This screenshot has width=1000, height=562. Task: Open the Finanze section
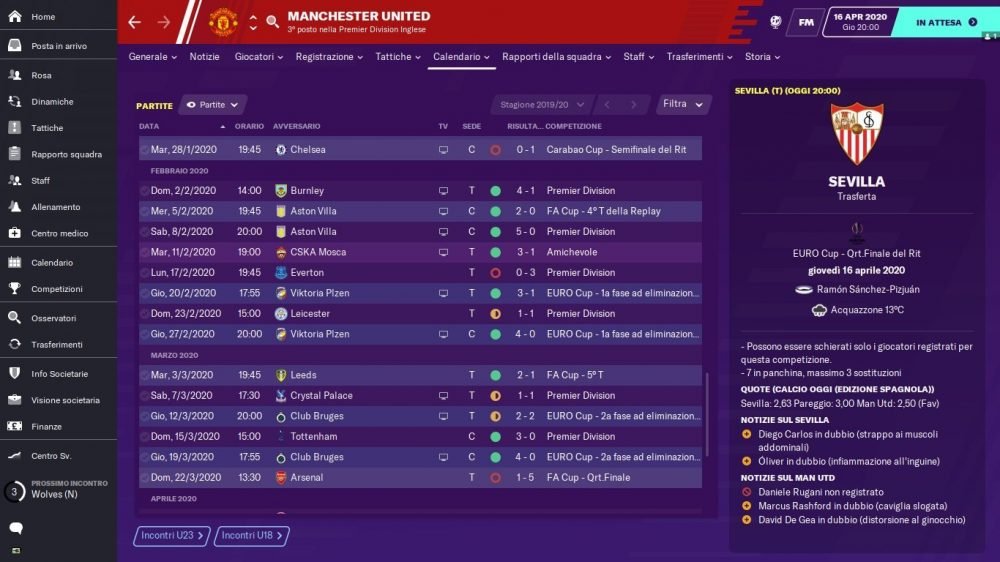point(46,426)
